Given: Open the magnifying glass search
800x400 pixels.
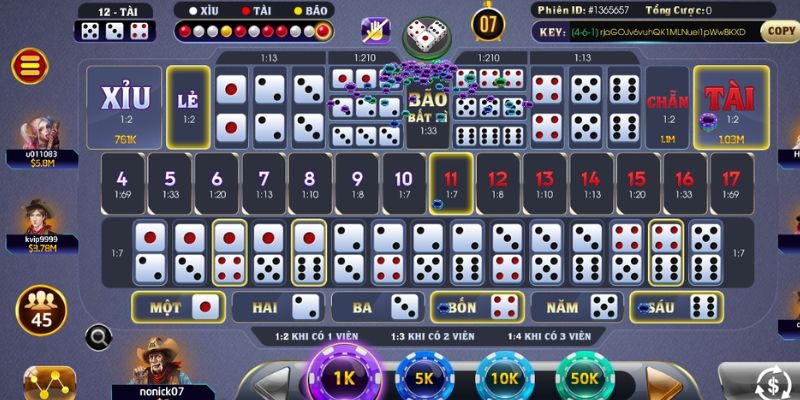Looking at the screenshot, I should [x=98, y=337].
